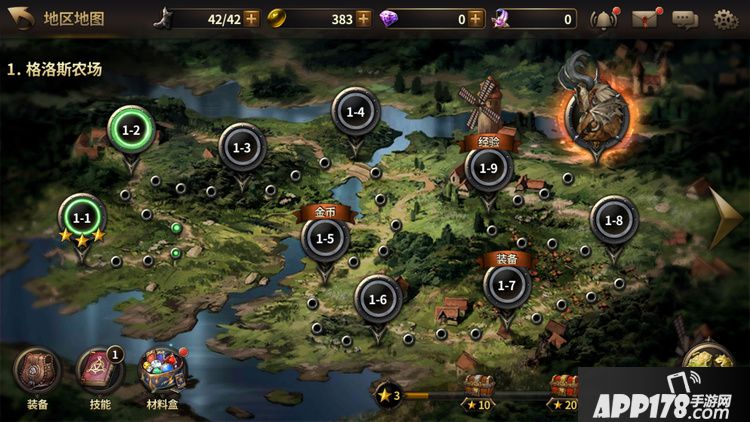750x422 pixels.
Task: Choose the 经验 experience stage 1-9
Action: pyautogui.click(x=488, y=167)
